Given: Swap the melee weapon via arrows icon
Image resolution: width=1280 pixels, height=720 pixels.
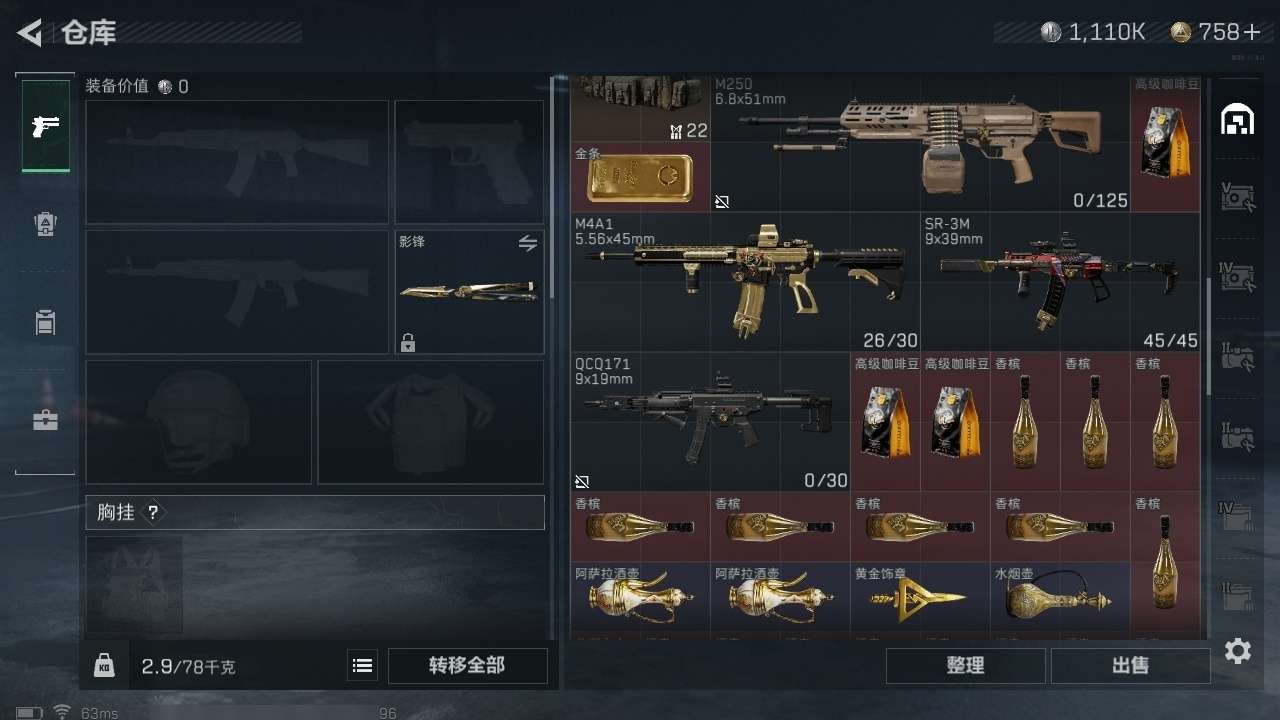Looking at the screenshot, I should 528,243.
